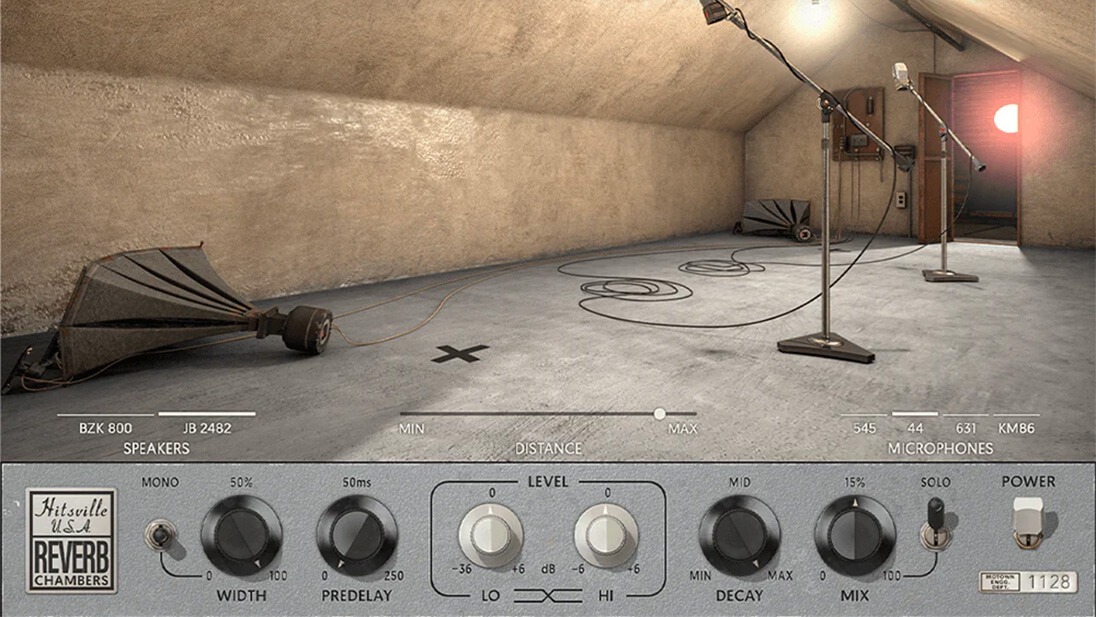Select the BZK 800 speaker
Screen dimensions: 1096x617
tap(105, 428)
